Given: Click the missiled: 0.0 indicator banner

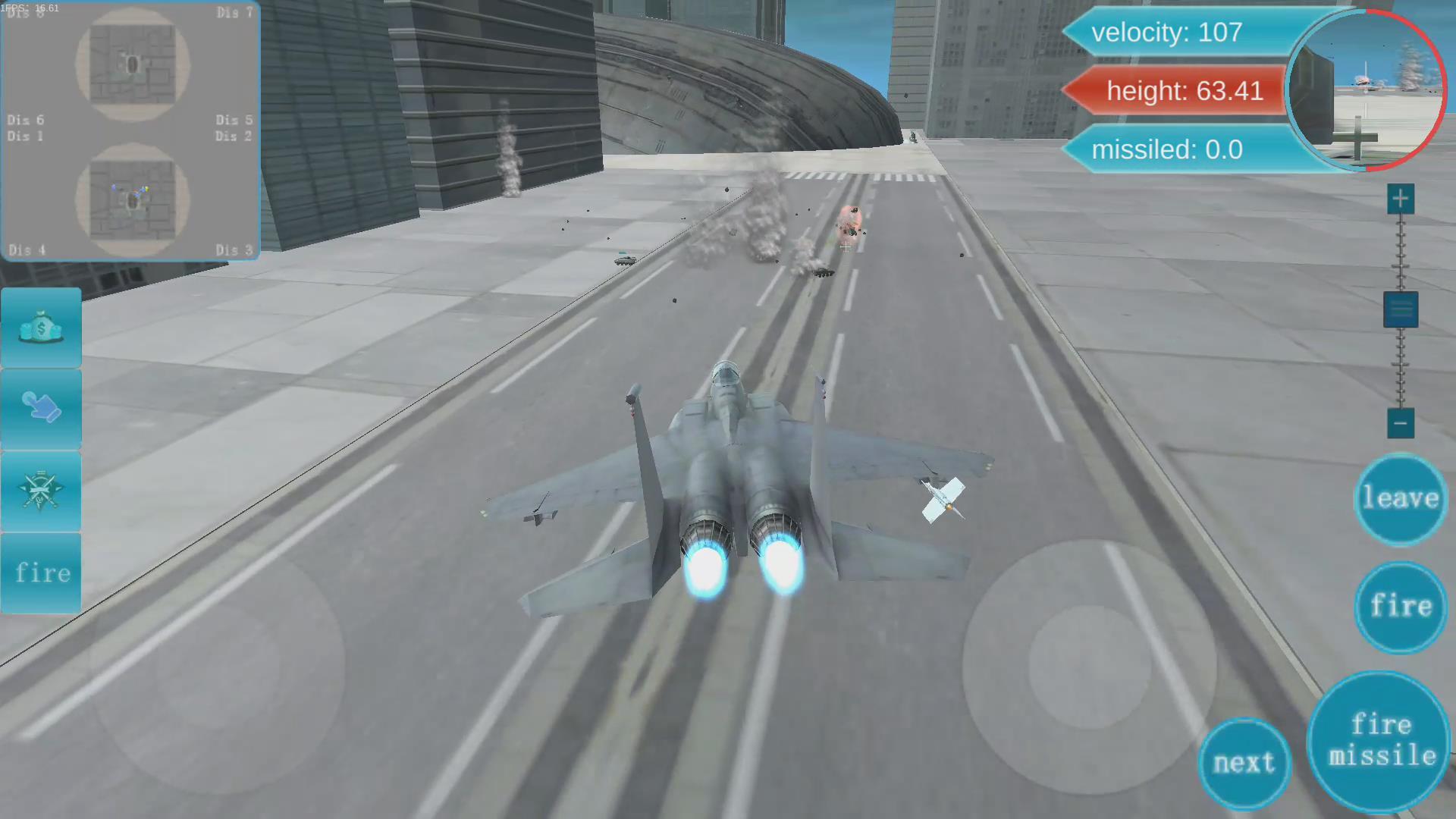Looking at the screenshot, I should [1168, 149].
